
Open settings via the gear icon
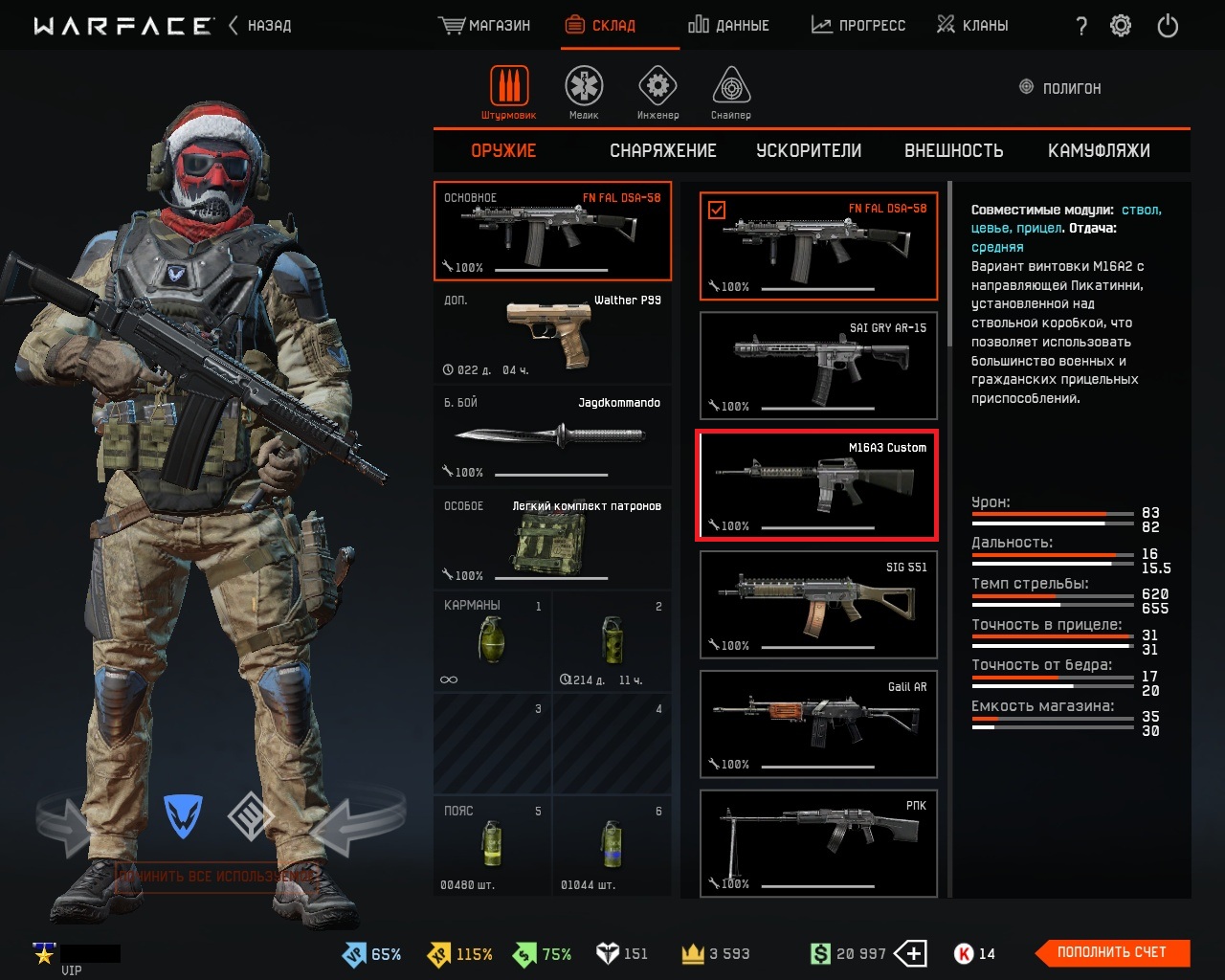pos(1121,26)
